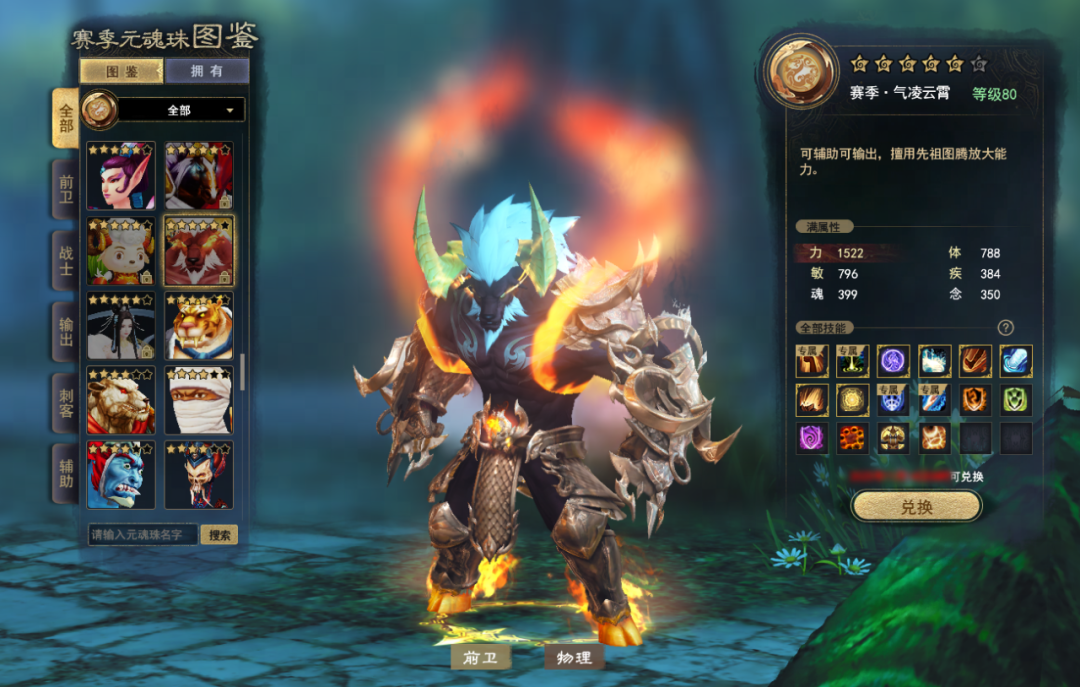Inspect the purple swirl shield skill icon

coord(811,438)
